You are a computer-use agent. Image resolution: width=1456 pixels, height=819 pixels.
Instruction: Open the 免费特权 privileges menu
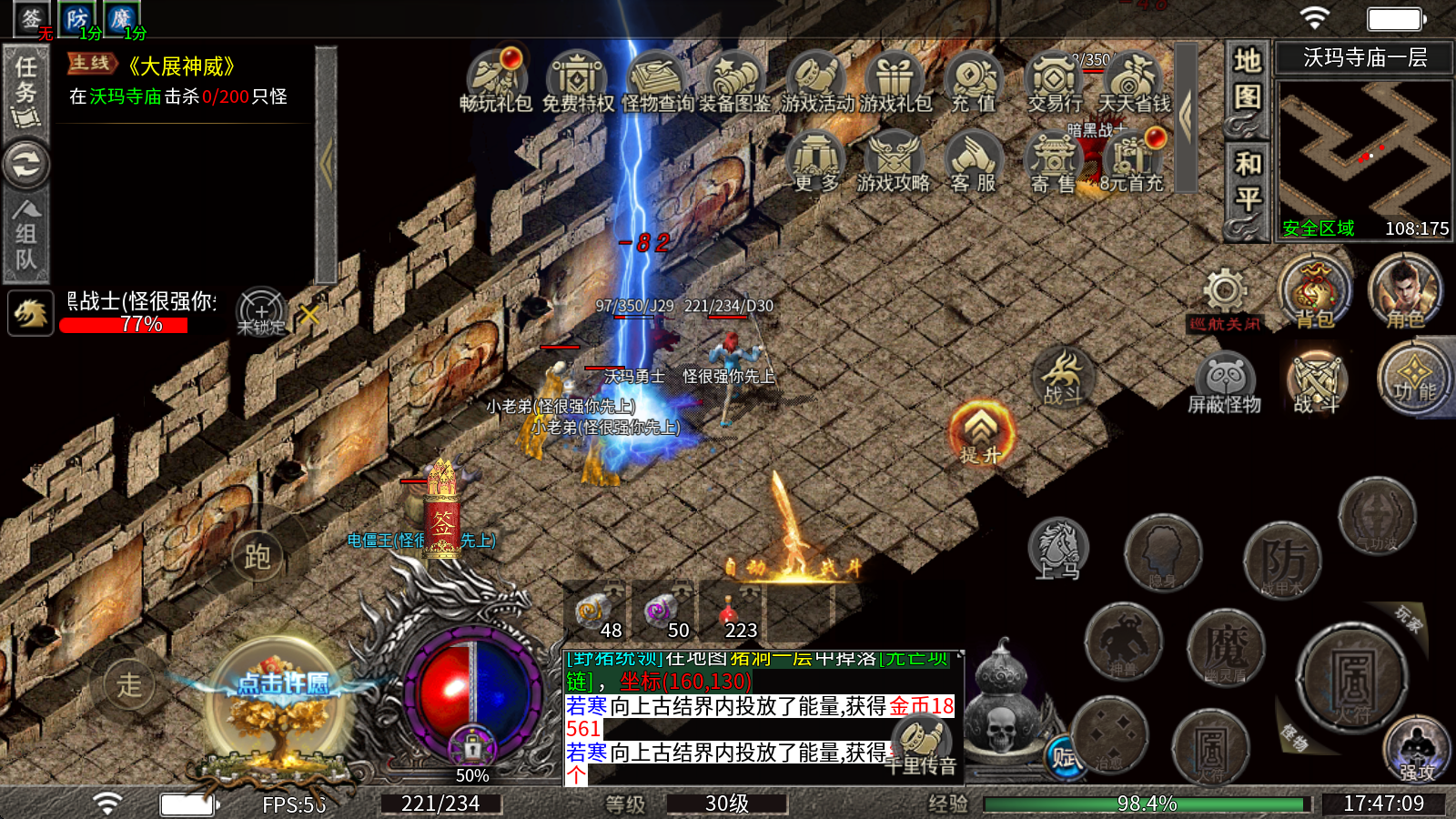pos(577,80)
